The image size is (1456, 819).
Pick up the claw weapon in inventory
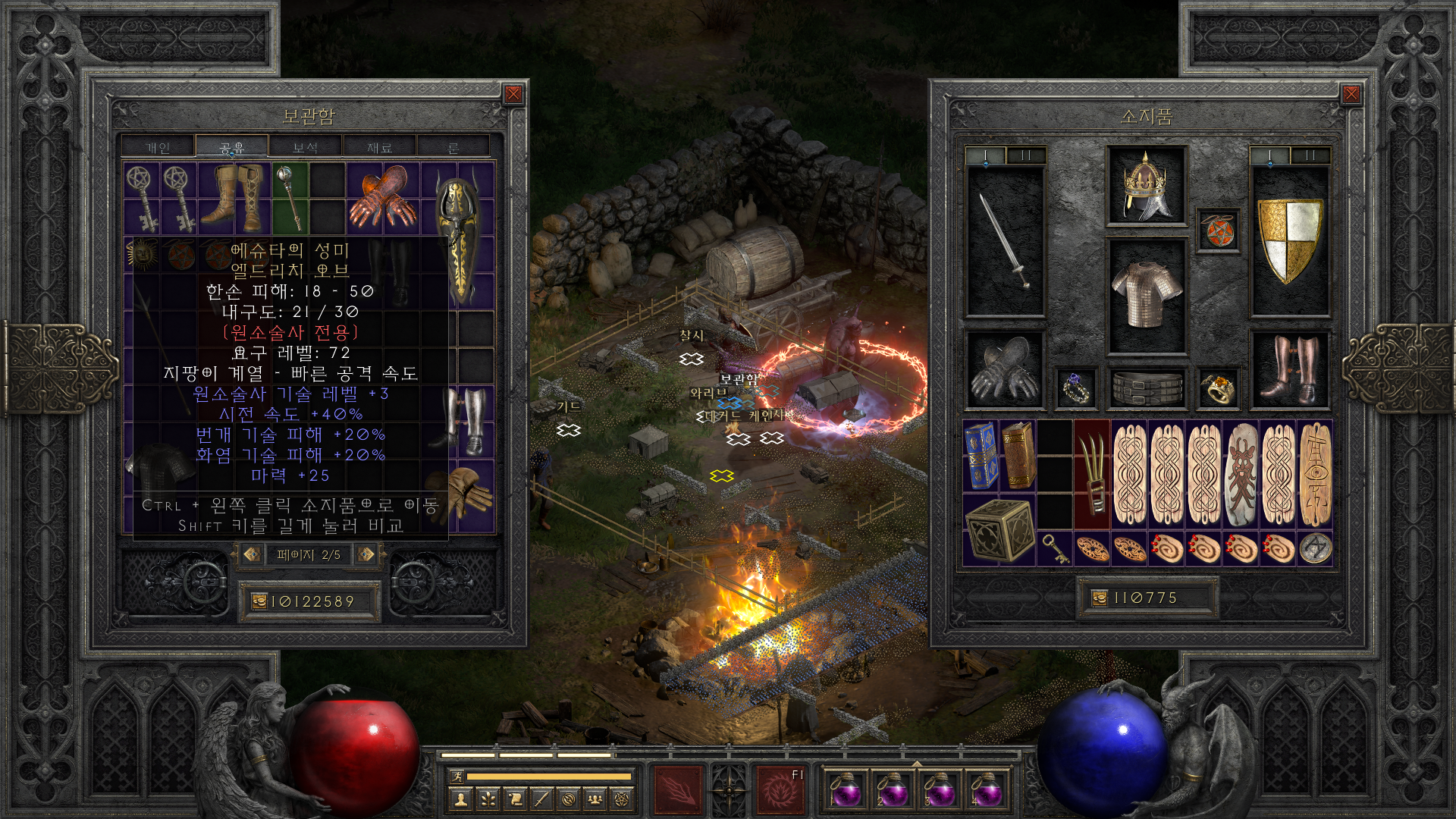click(1091, 474)
